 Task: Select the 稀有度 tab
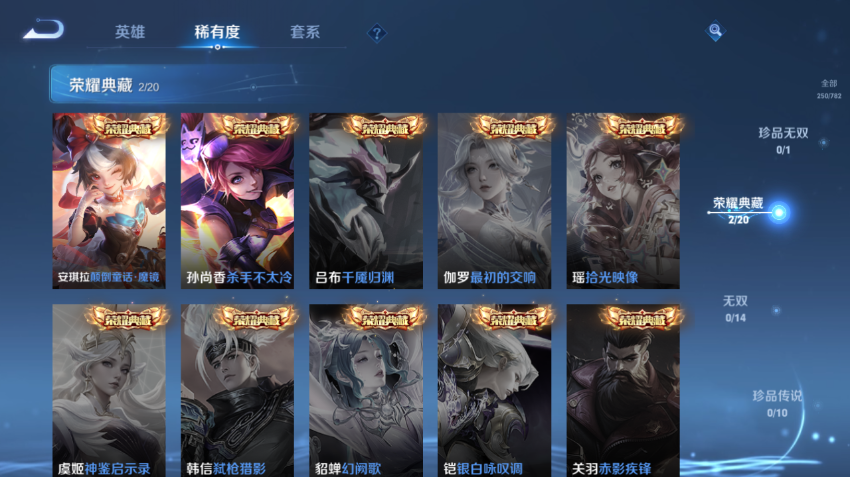tap(217, 32)
